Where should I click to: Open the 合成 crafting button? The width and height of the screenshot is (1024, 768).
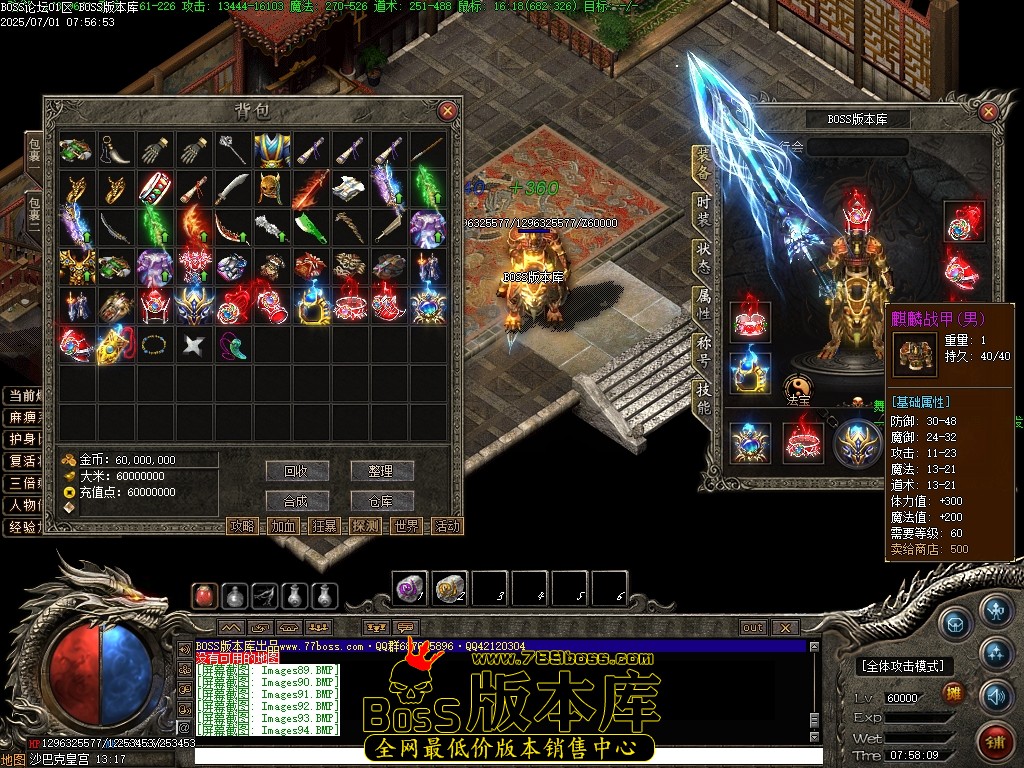[297, 501]
